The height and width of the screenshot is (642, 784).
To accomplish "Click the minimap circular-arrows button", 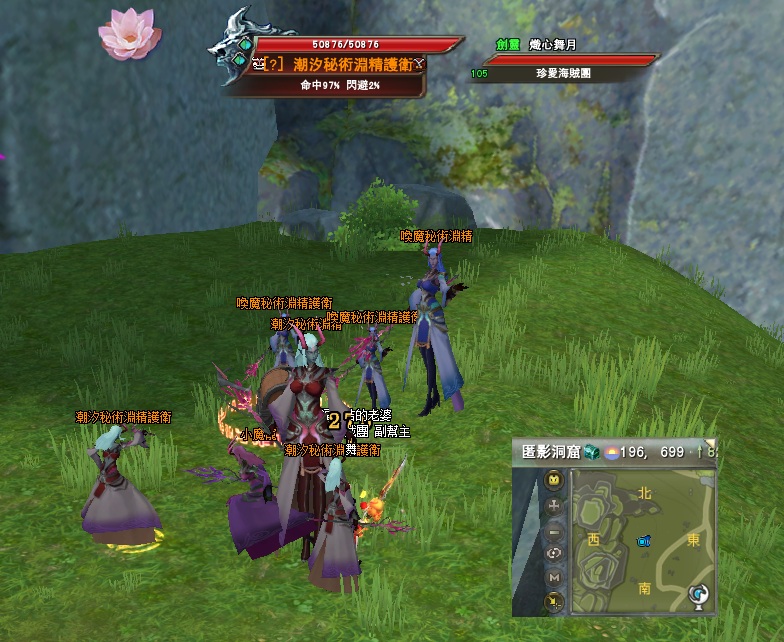I will point(553,552).
